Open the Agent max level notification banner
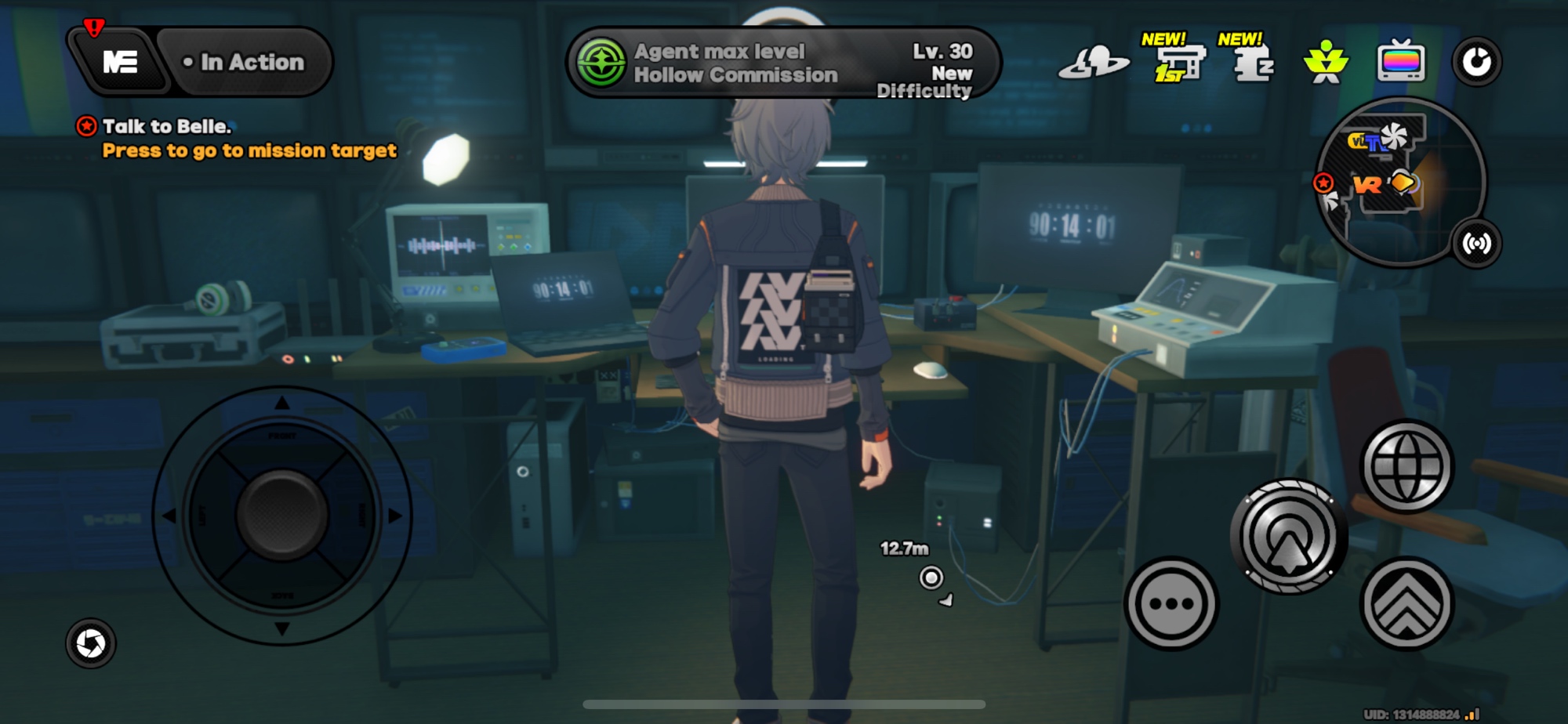The width and height of the screenshot is (1568, 724). pos(782,63)
